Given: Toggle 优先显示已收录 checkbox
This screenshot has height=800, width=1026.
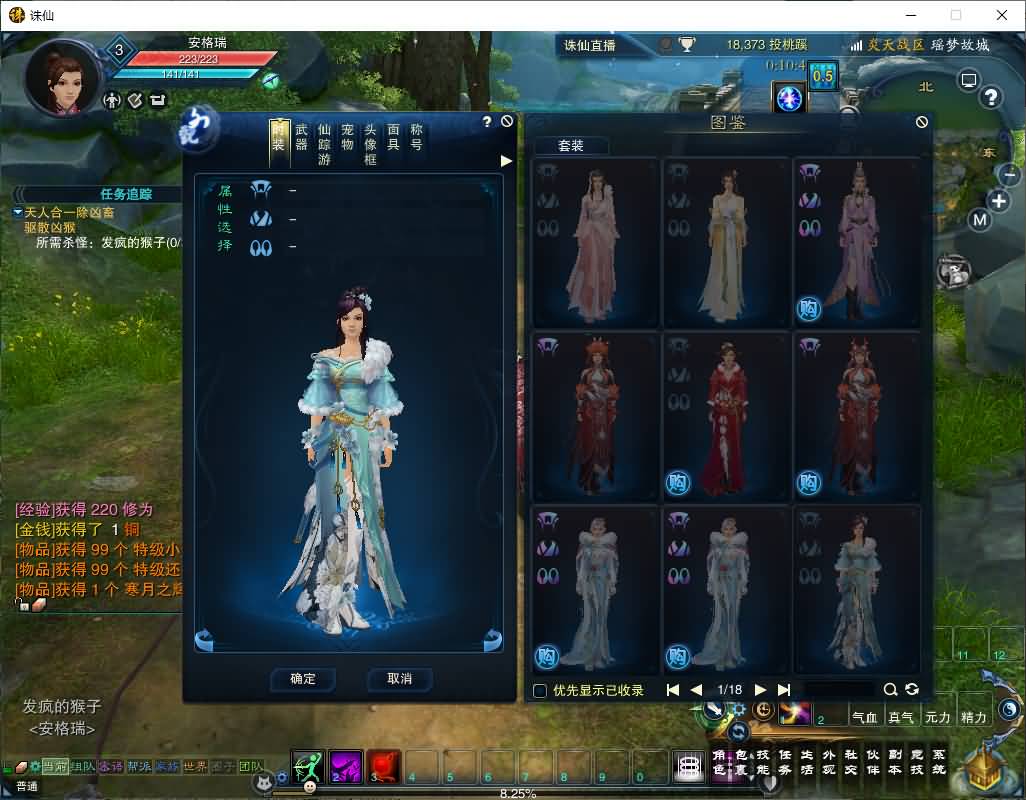Looking at the screenshot, I should point(540,690).
